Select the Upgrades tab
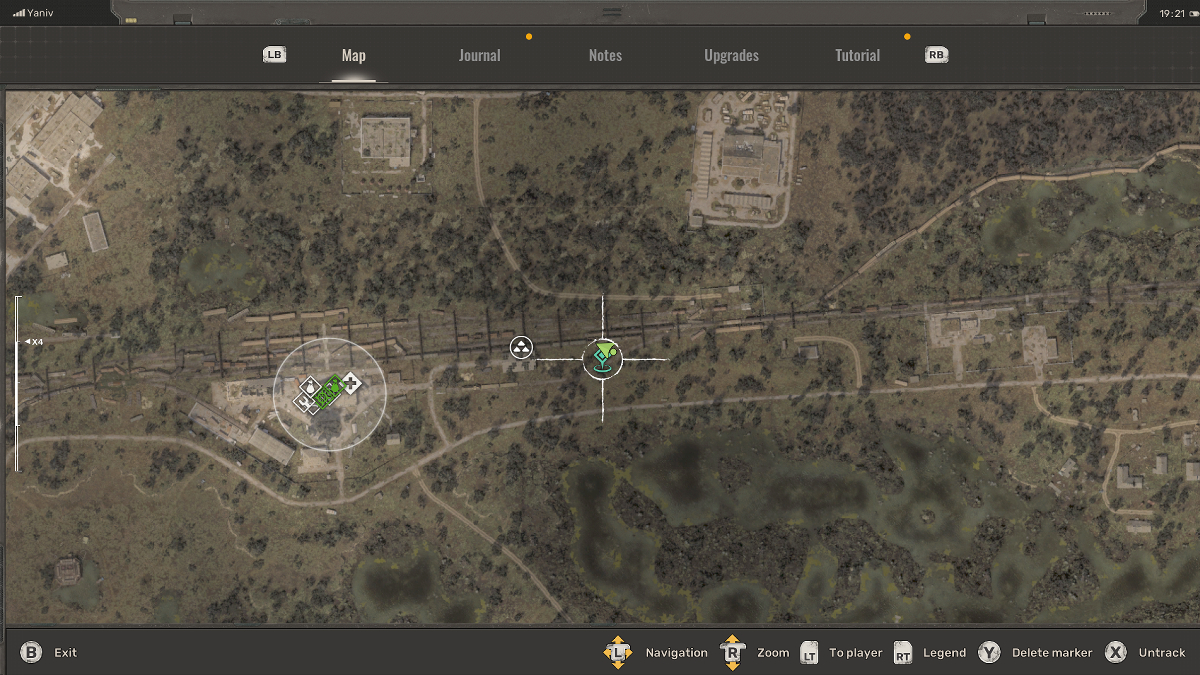The width and height of the screenshot is (1200, 675). point(731,56)
